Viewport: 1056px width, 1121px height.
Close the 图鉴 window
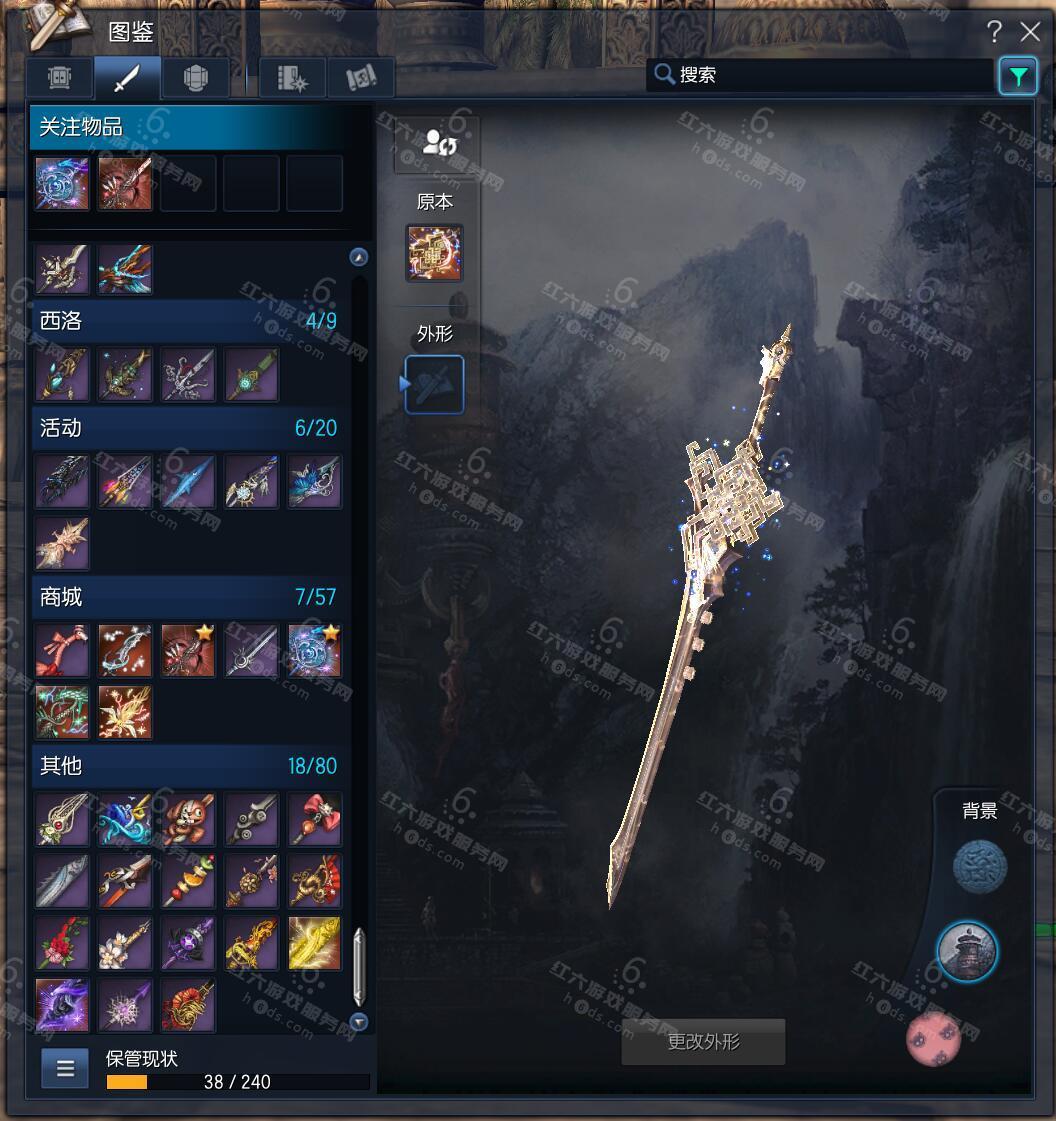pos(1030,32)
